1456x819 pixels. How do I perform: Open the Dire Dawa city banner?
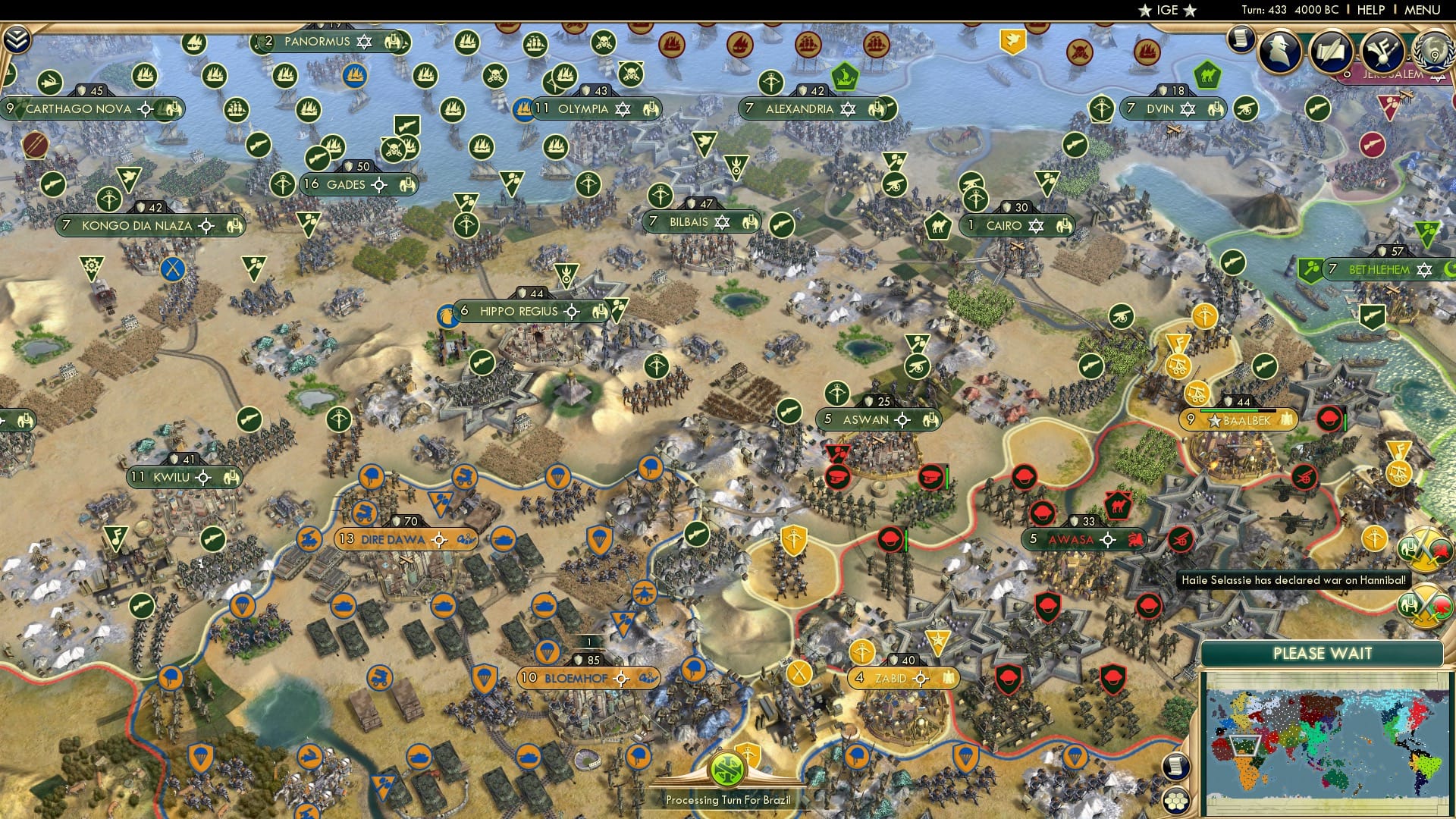point(394,539)
